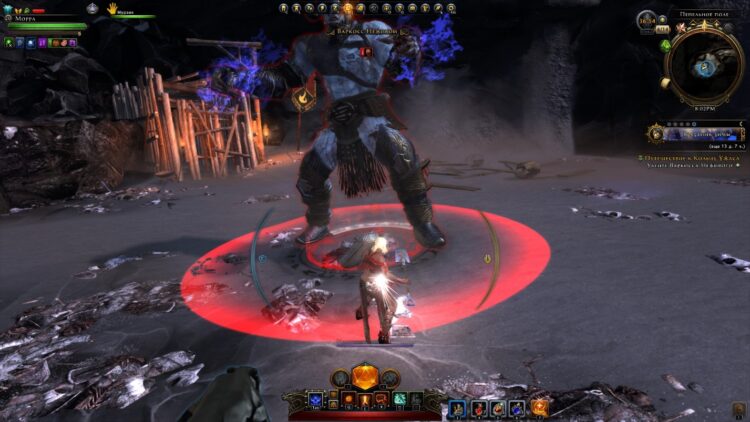The image size is (750, 422).
Task: Use the blue potion in quick slot
Action: 517,407
